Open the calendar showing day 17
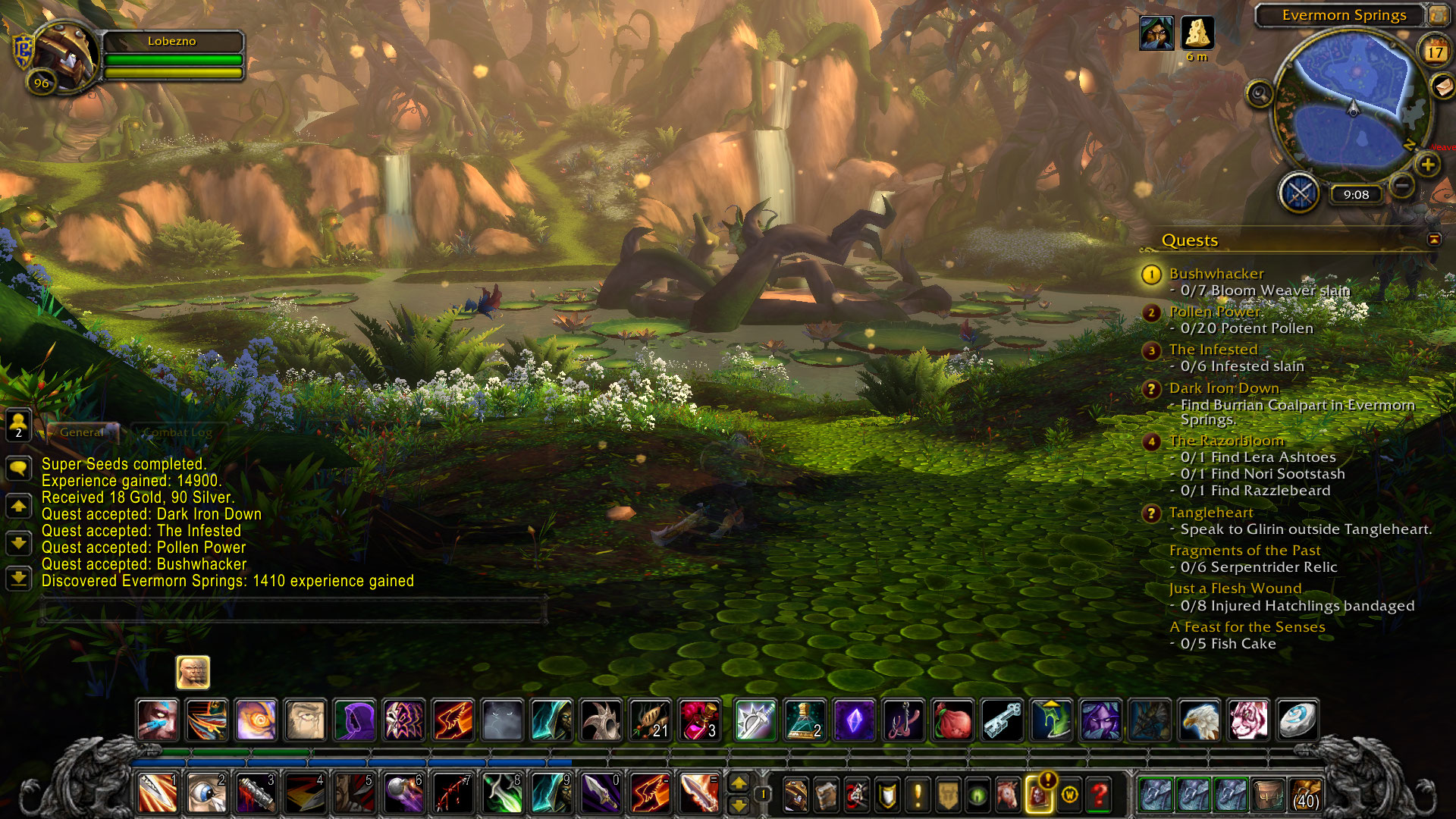1456x819 pixels. [x=1434, y=52]
